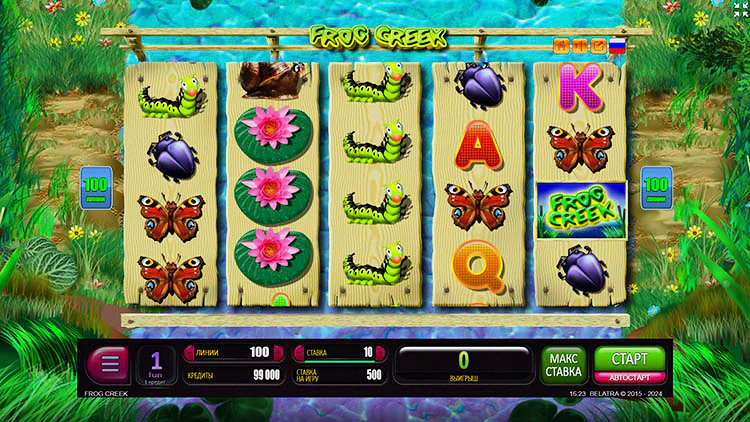Toggle the game sound icon

pyautogui.click(x=579, y=45)
